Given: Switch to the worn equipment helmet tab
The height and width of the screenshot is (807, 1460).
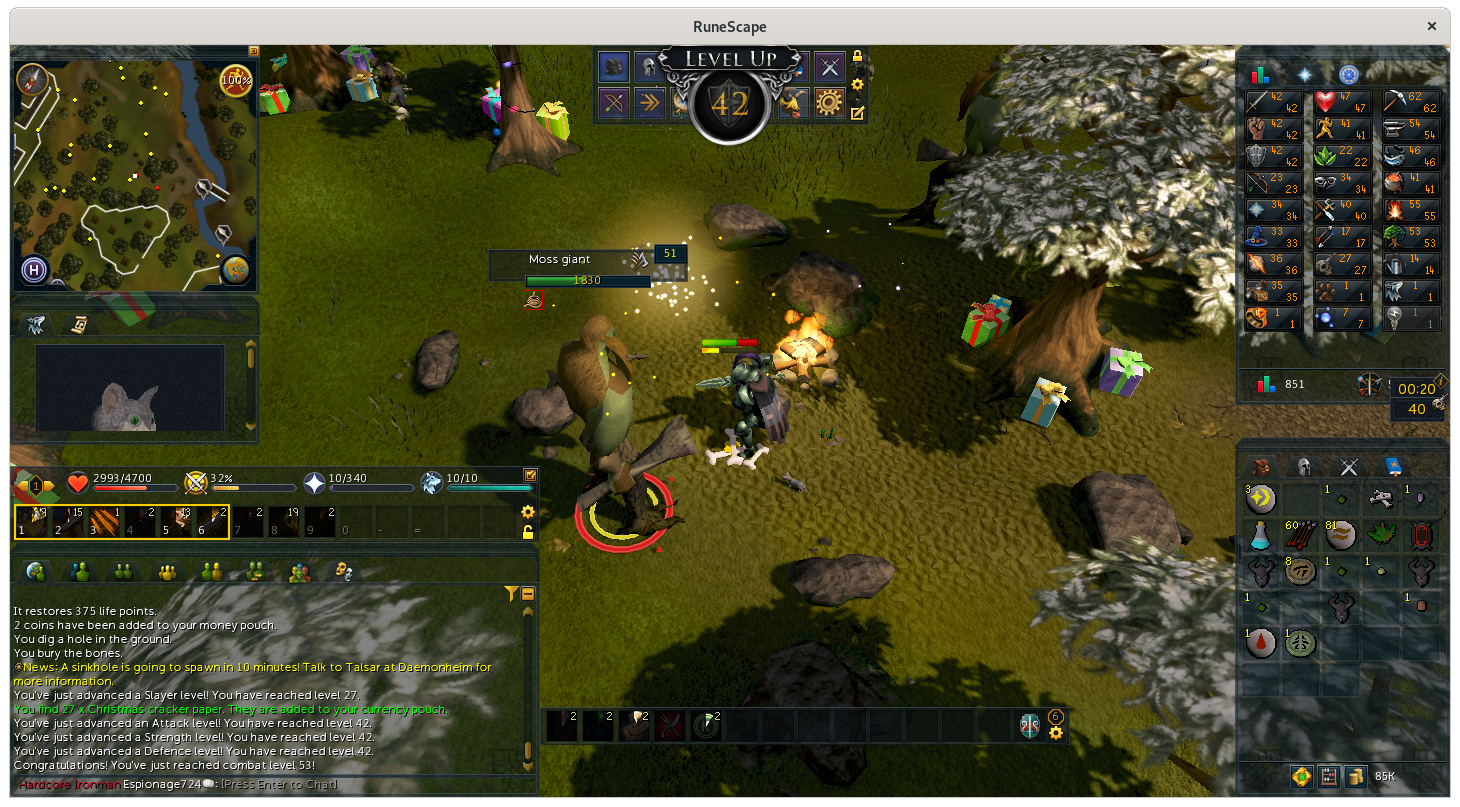Looking at the screenshot, I should click(x=1304, y=466).
